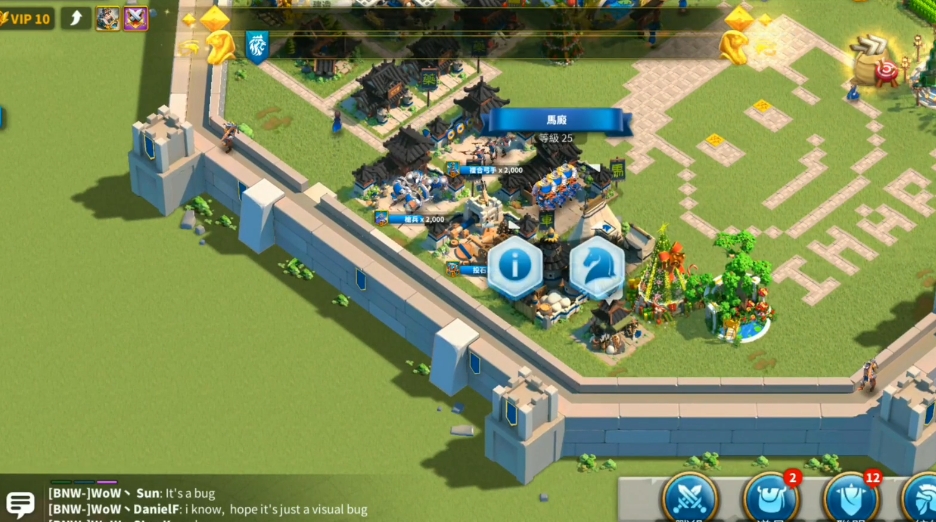Show stable building info
This screenshot has height=522, width=936.
[515, 266]
